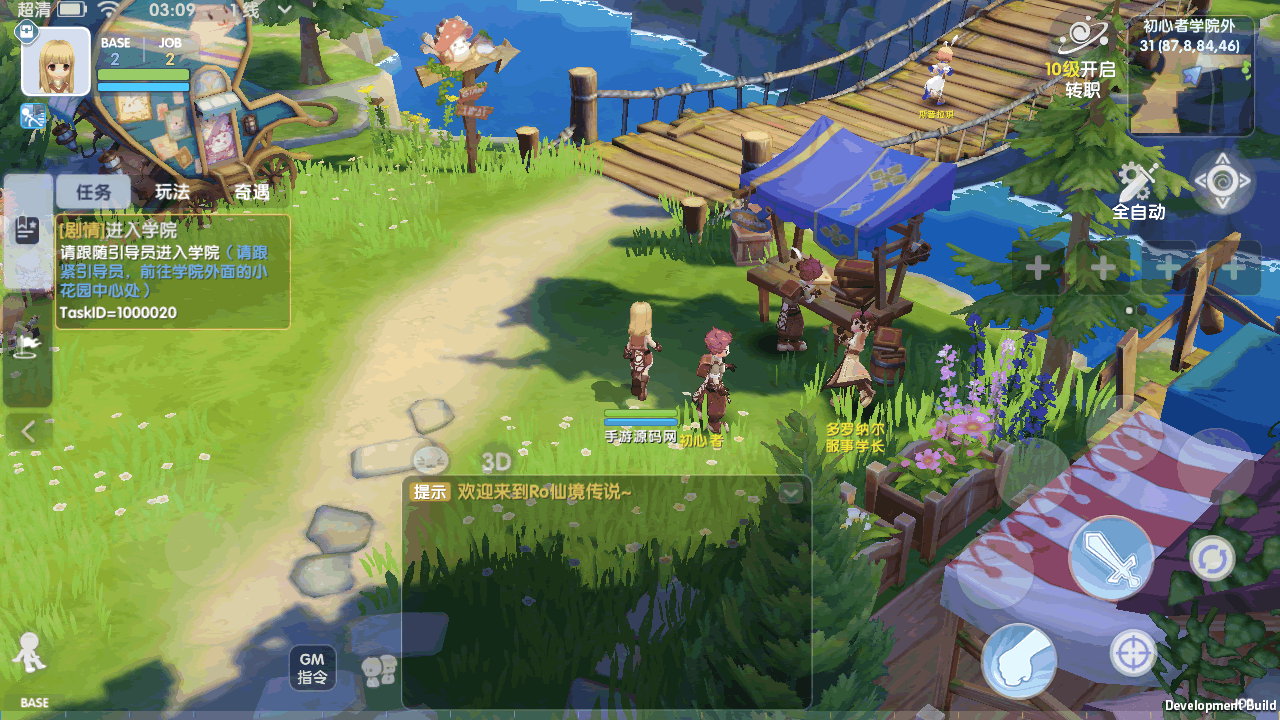Activate the fist skill button

click(x=1019, y=661)
